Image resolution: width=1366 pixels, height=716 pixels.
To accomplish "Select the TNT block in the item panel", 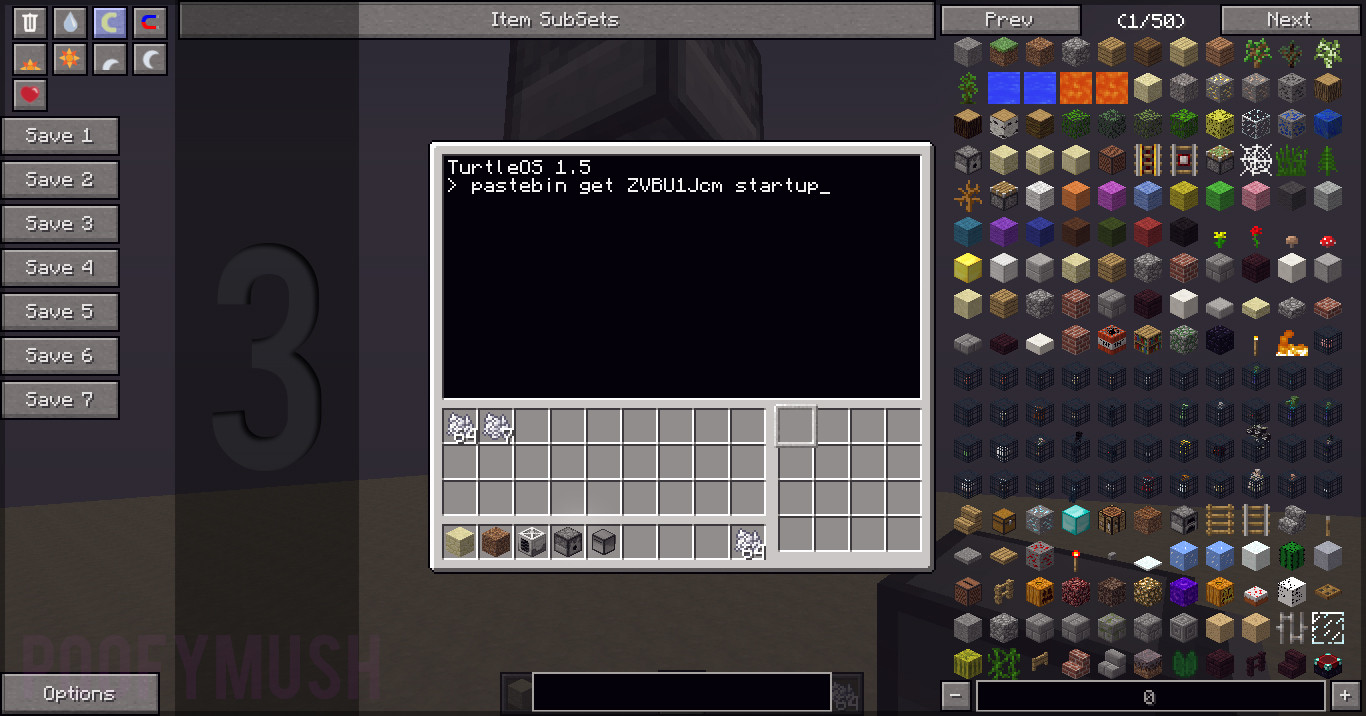I will (1111, 340).
